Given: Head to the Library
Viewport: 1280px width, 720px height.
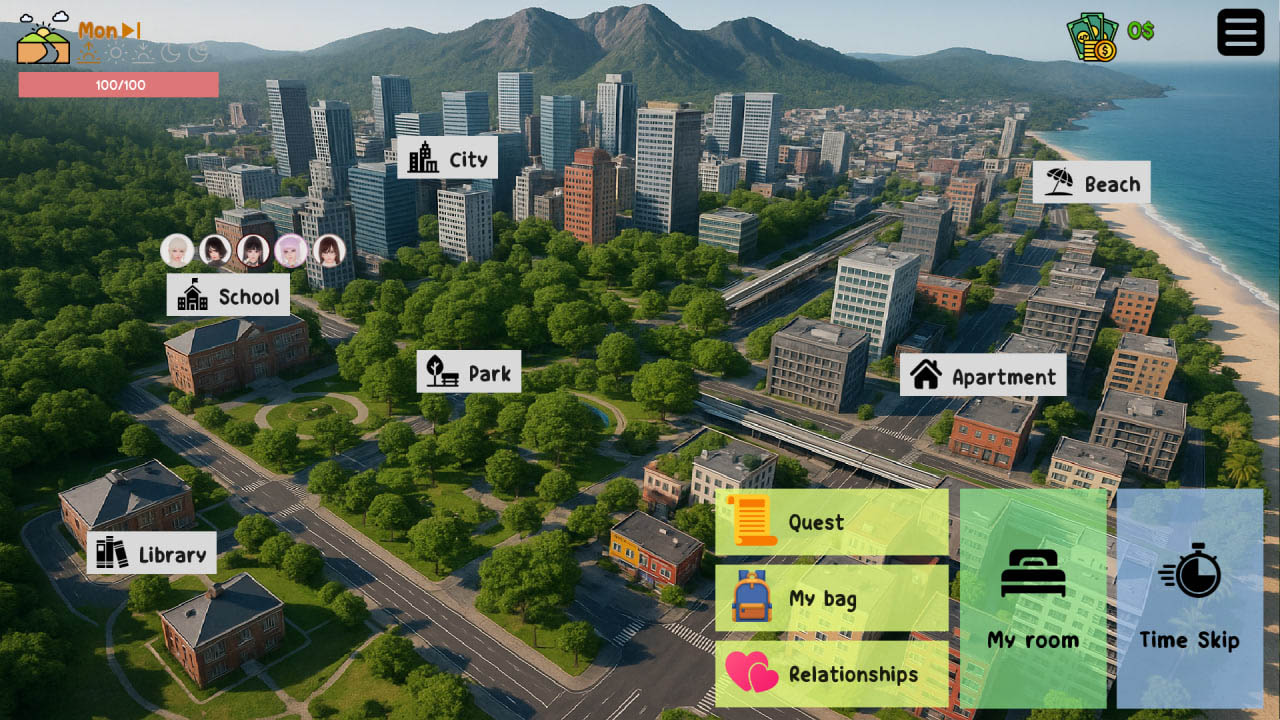Looking at the screenshot, I should coord(151,553).
